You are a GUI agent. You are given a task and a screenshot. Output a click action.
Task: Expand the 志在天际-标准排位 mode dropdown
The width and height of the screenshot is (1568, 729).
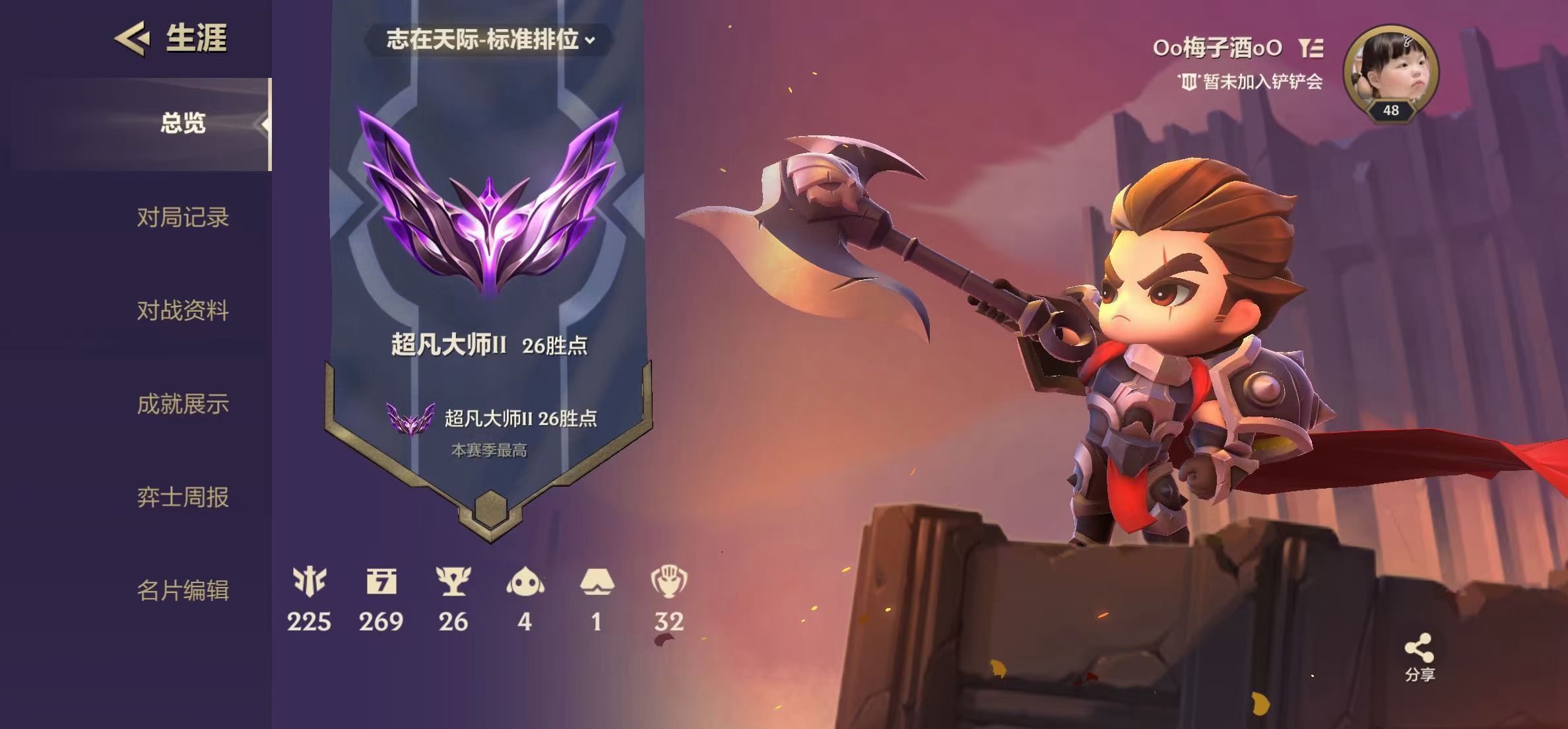pyautogui.click(x=490, y=40)
